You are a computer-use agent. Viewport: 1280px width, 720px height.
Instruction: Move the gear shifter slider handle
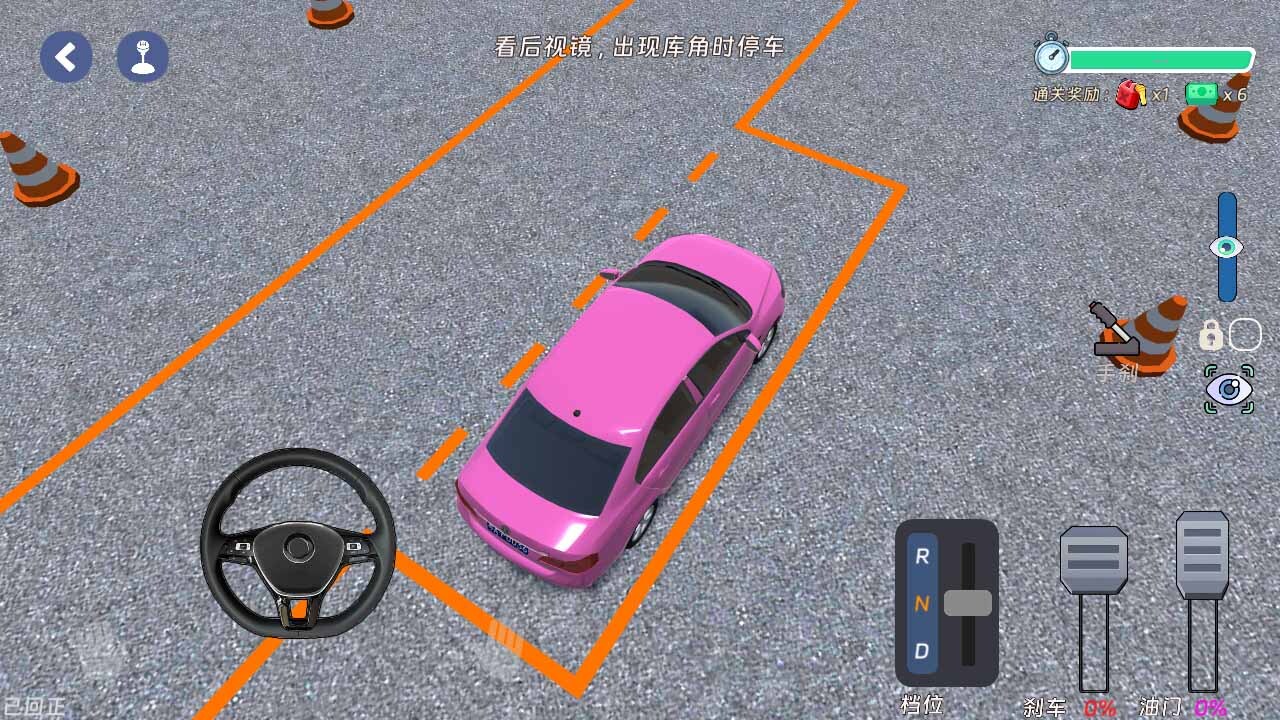970,605
